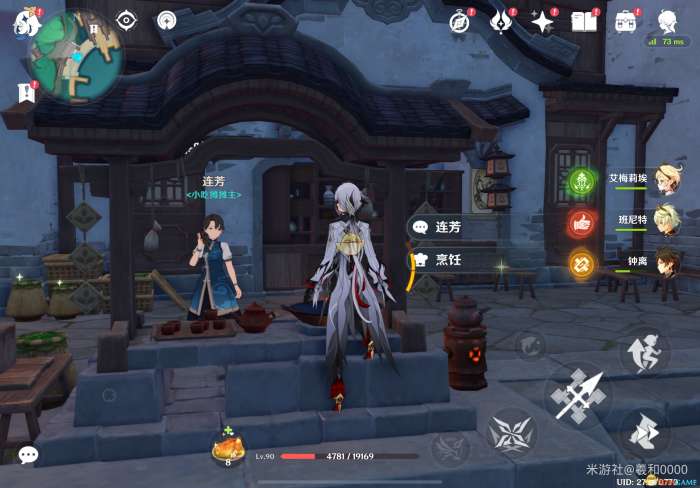Open the Wish banner icon
Image resolution: width=700 pixels, height=488 pixels.
[502, 21]
